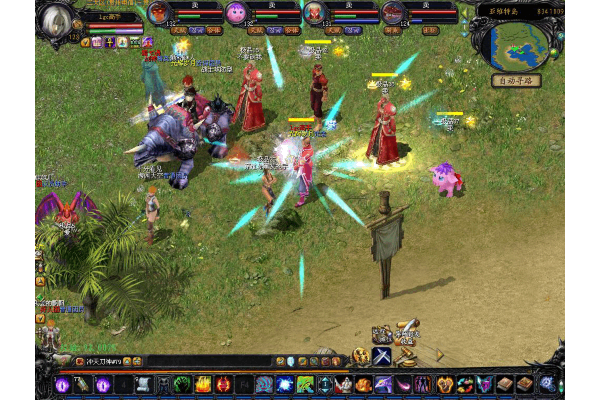The width and height of the screenshot is (600, 400).
Task: Select the pink-faced party member portrait
Action: [x=236, y=13]
